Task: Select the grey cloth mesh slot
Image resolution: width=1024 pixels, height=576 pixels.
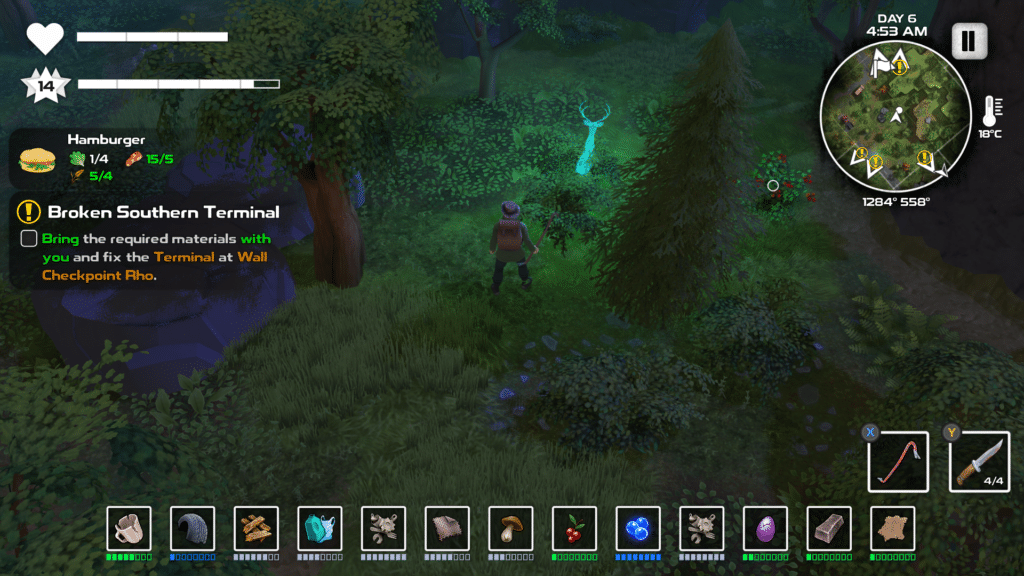Action: point(447,528)
